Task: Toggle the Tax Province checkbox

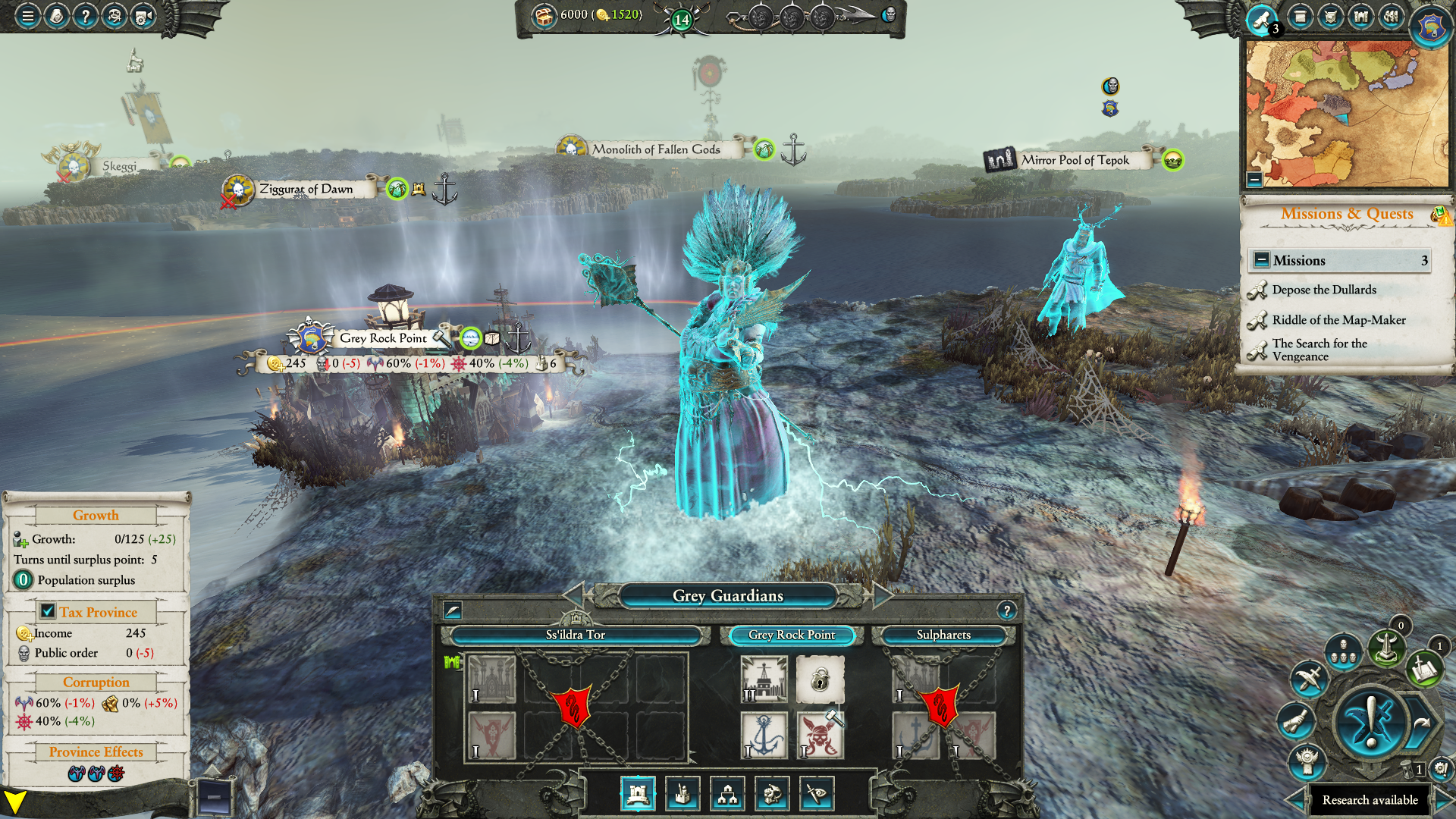Action: pos(47,611)
